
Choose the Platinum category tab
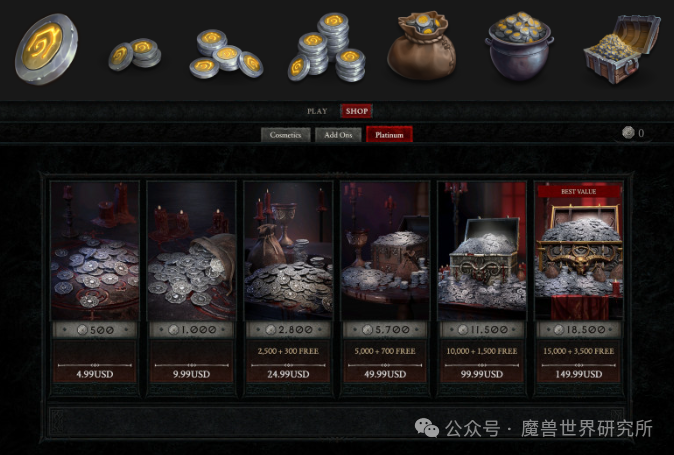click(x=389, y=135)
